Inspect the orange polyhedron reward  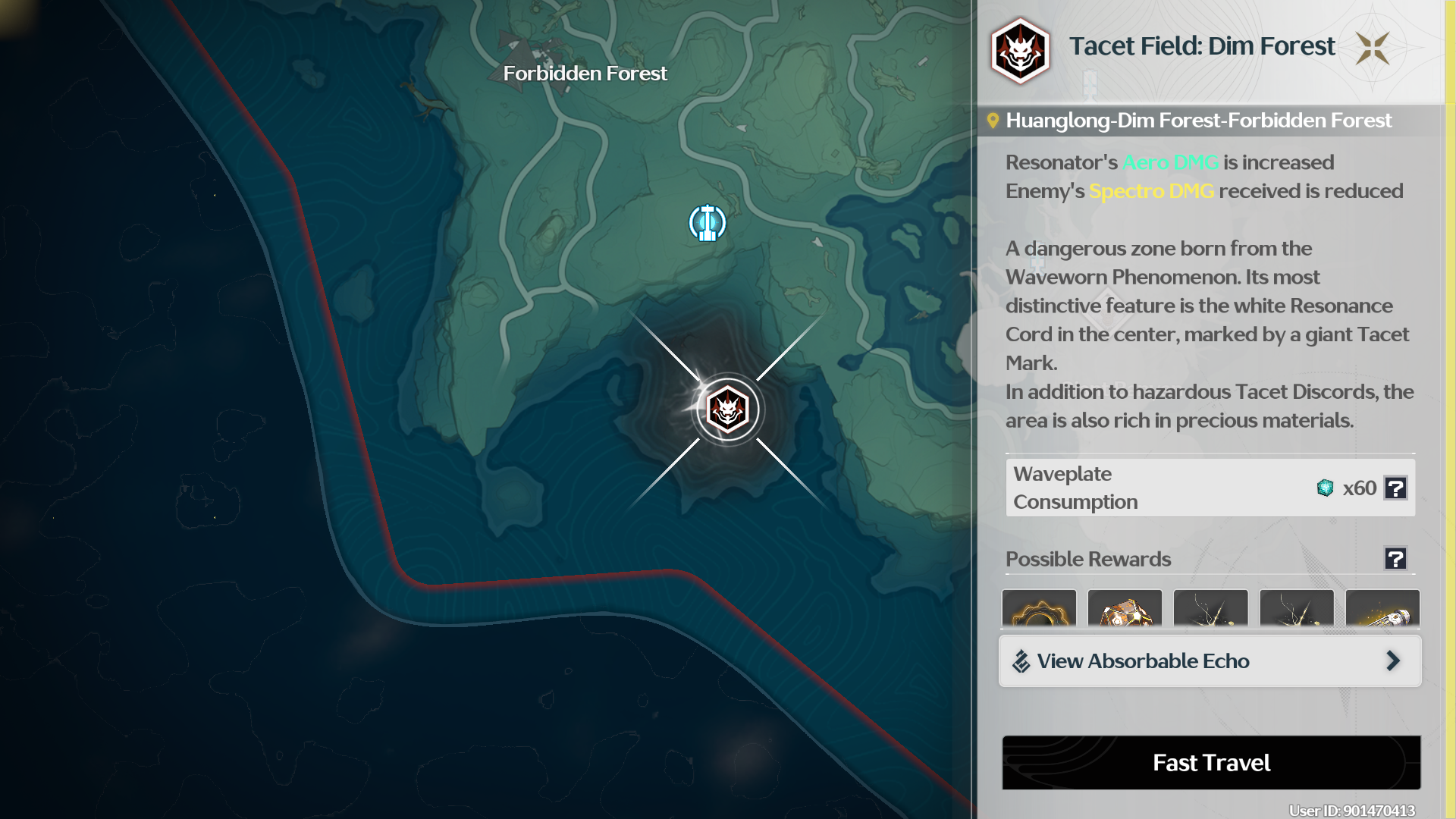coord(1125,610)
